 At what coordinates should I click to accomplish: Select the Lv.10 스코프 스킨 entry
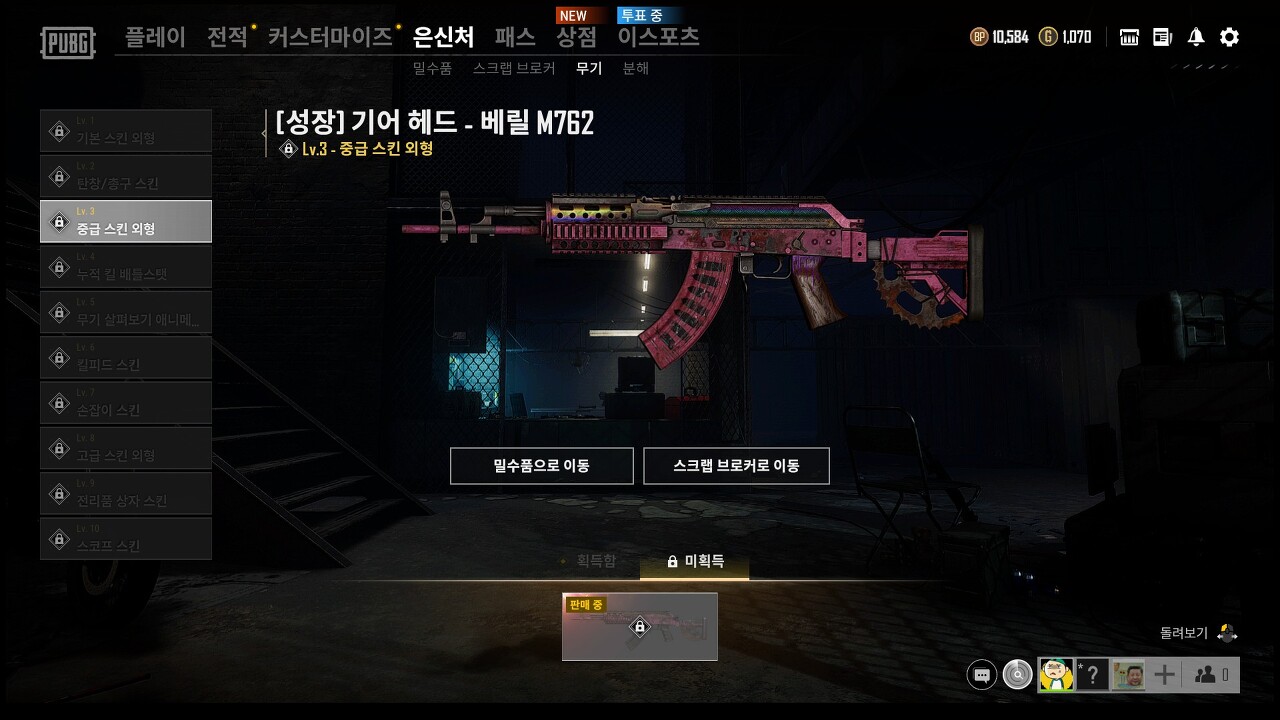tap(126, 538)
